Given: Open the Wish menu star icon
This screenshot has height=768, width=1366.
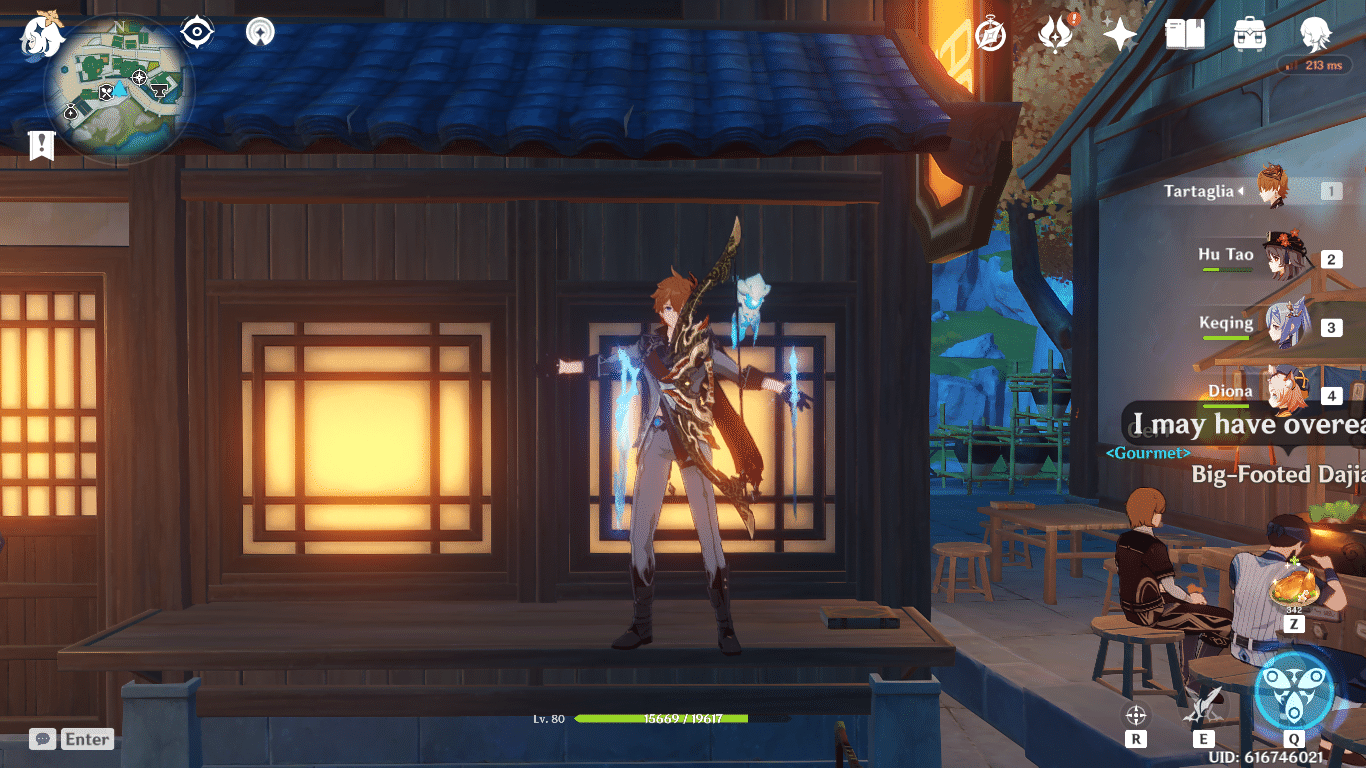Looking at the screenshot, I should tap(1119, 33).
